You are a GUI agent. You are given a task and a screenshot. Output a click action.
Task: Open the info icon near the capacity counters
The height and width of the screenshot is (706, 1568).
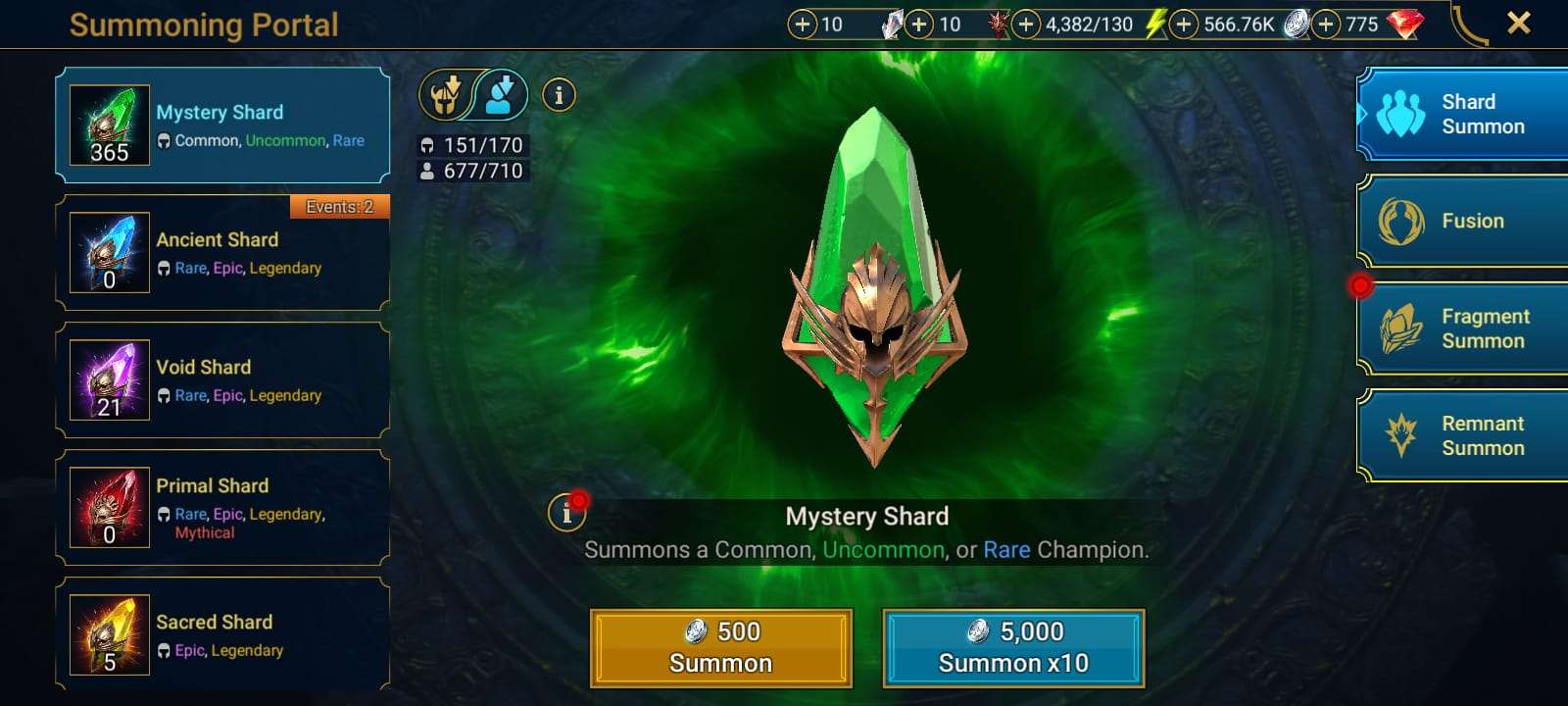click(x=559, y=95)
